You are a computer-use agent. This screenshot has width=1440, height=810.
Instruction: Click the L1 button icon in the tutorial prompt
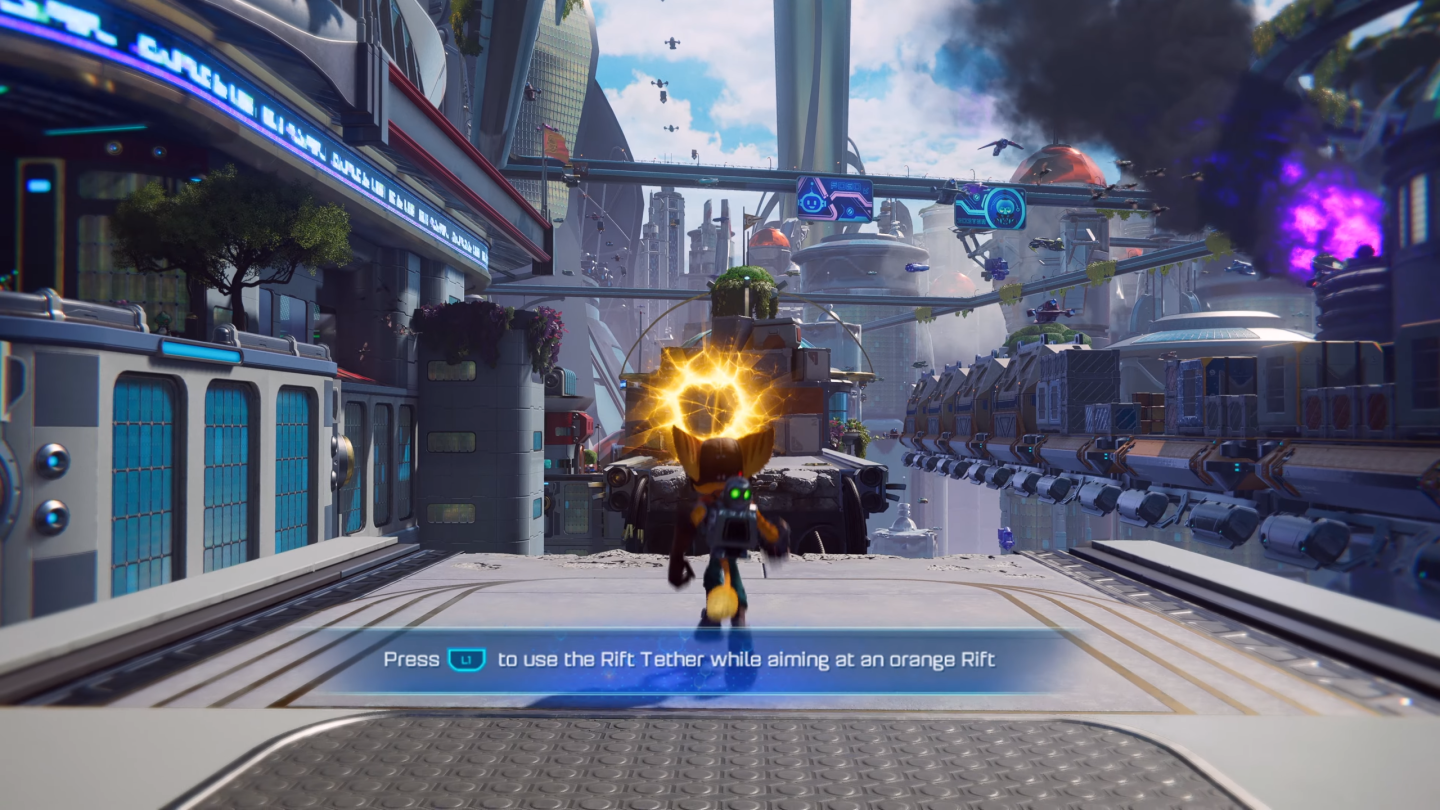coord(463,660)
